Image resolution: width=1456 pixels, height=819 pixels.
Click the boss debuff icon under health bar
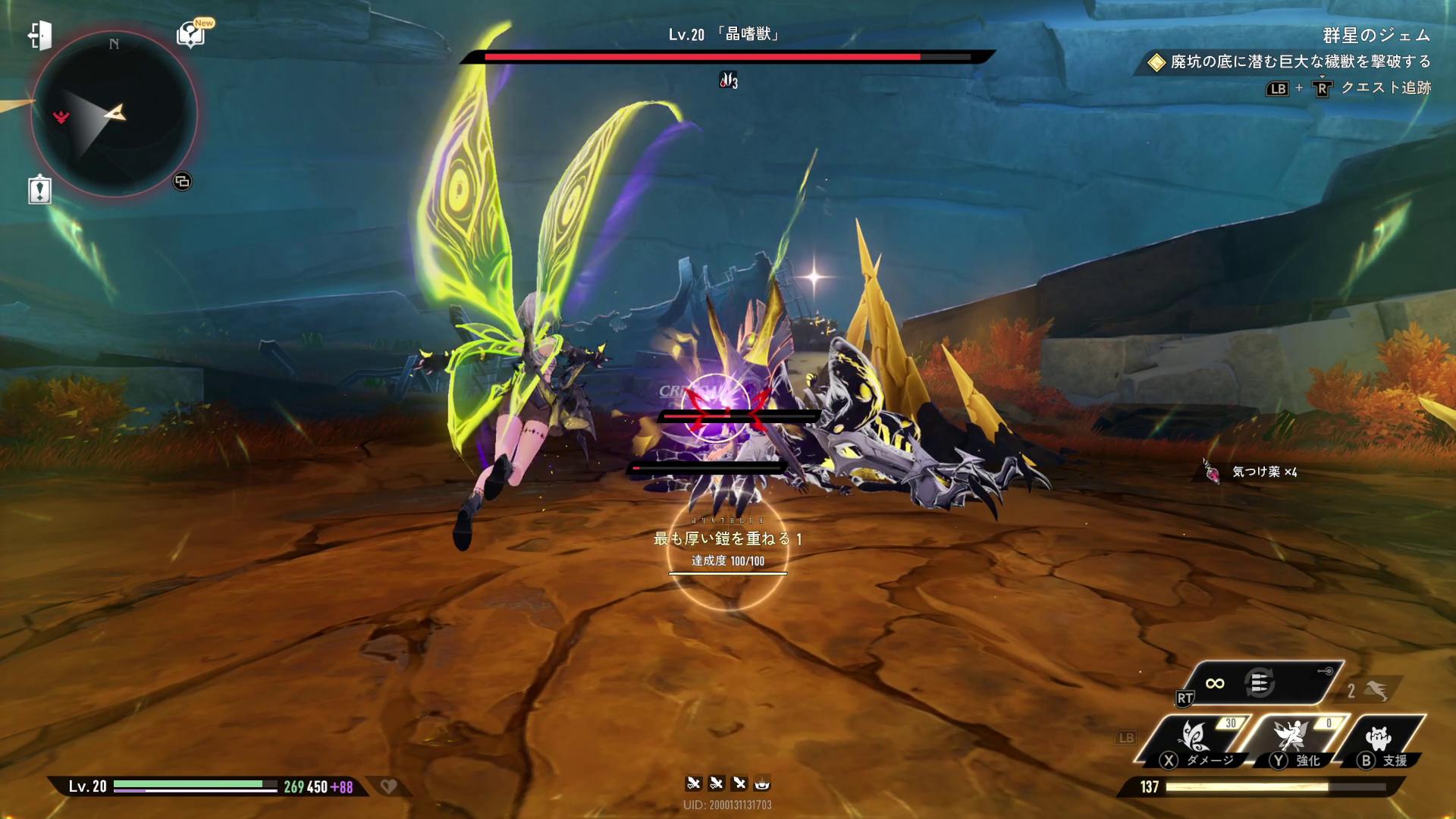click(x=728, y=80)
